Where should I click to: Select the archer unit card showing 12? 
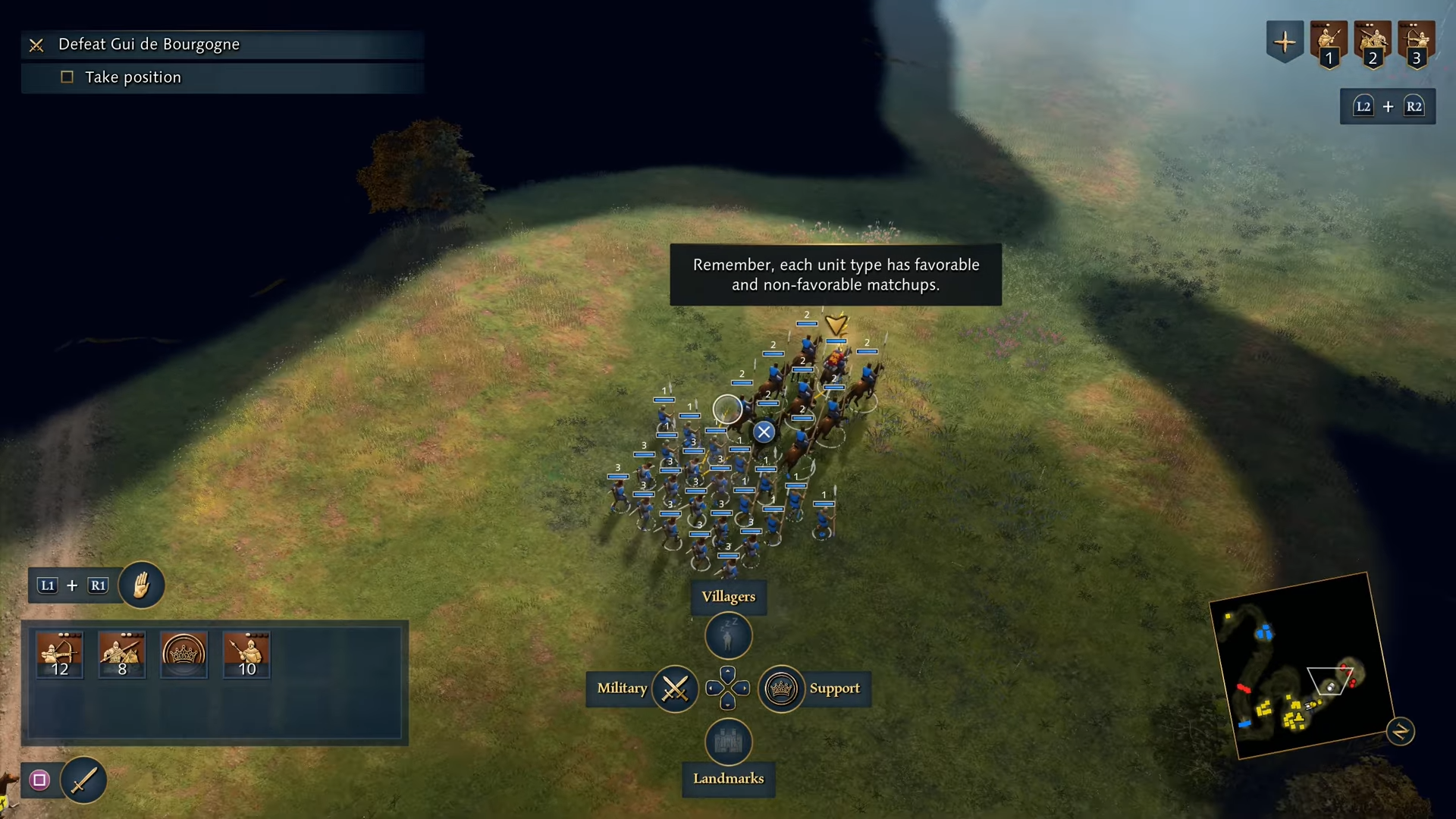click(x=59, y=654)
